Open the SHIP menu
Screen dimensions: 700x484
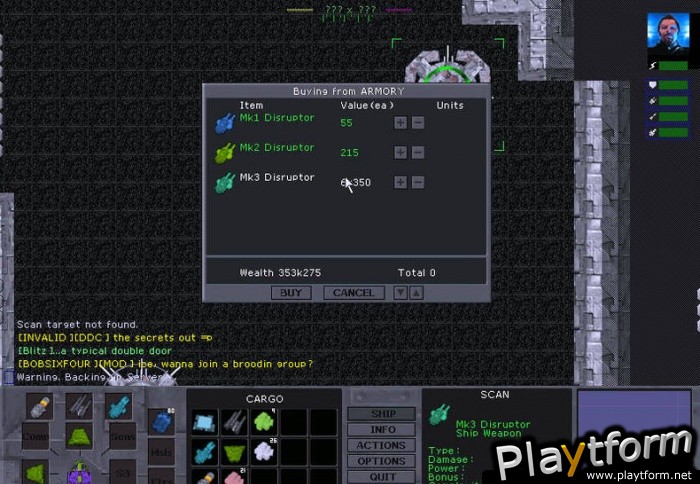pyautogui.click(x=381, y=414)
